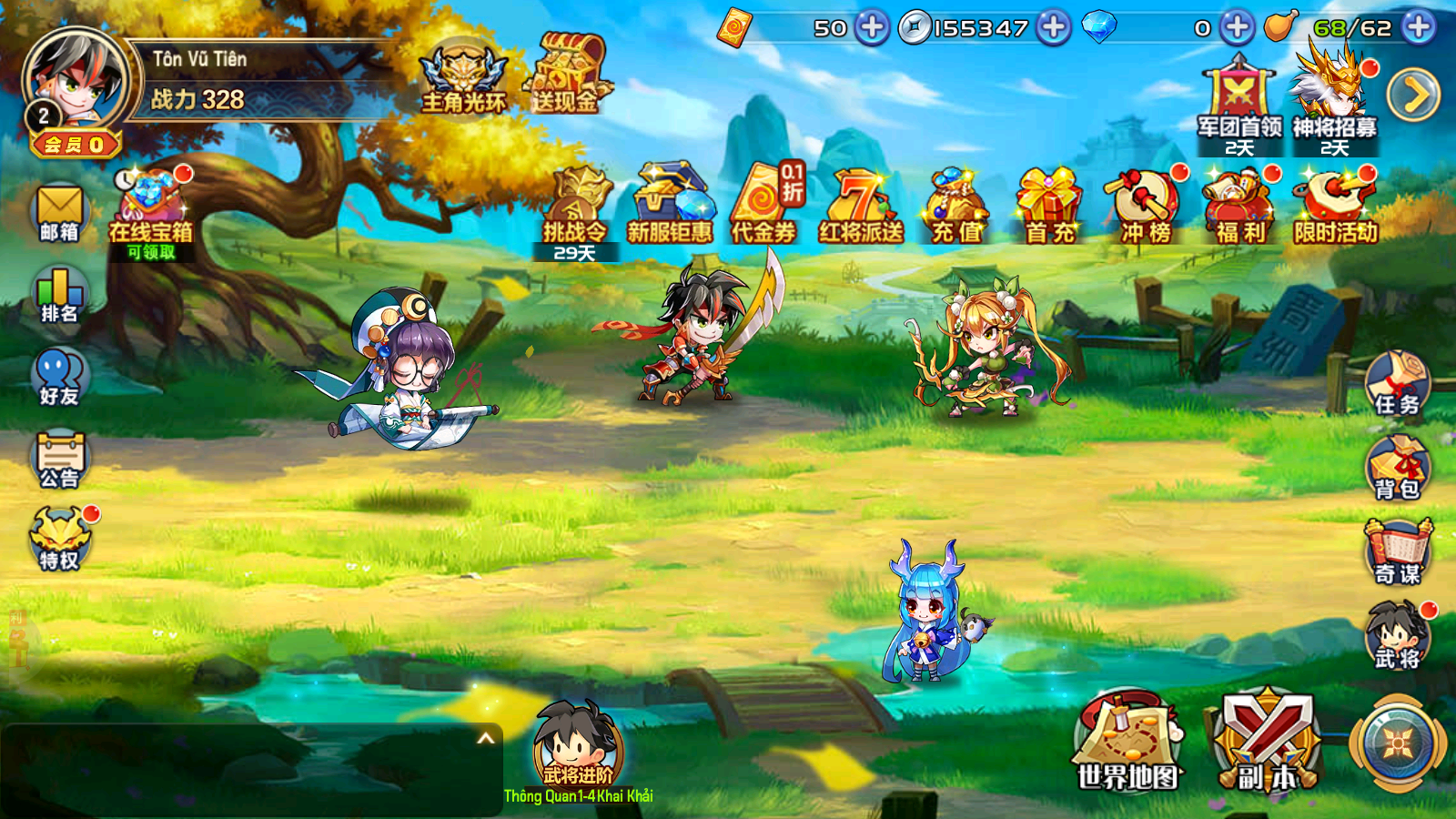This screenshot has height=819, width=1456.
Task: Click the yellow arrow collapse button
Action: pyautogui.click(x=1413, y=95)
